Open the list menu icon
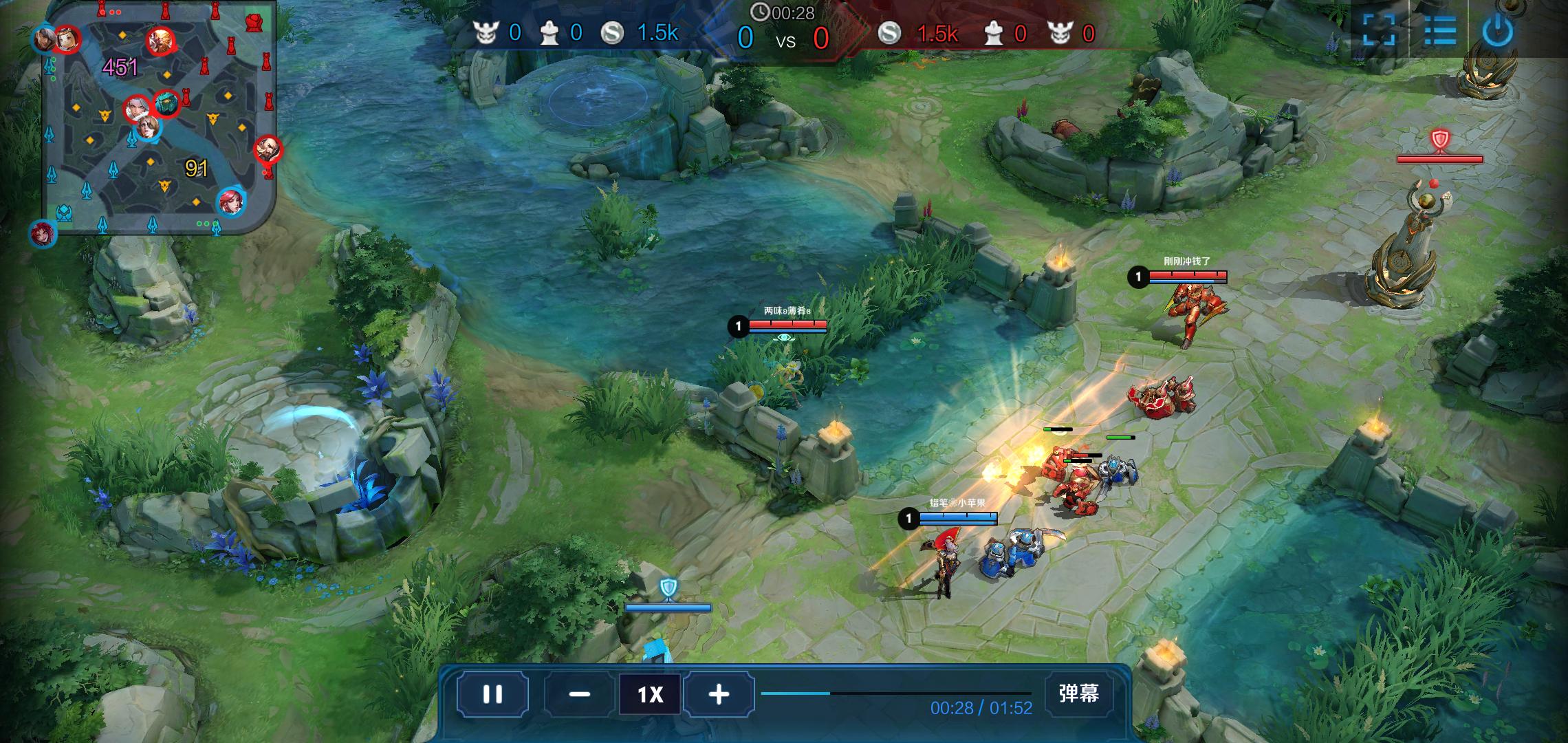 (x=1439, y=31)
